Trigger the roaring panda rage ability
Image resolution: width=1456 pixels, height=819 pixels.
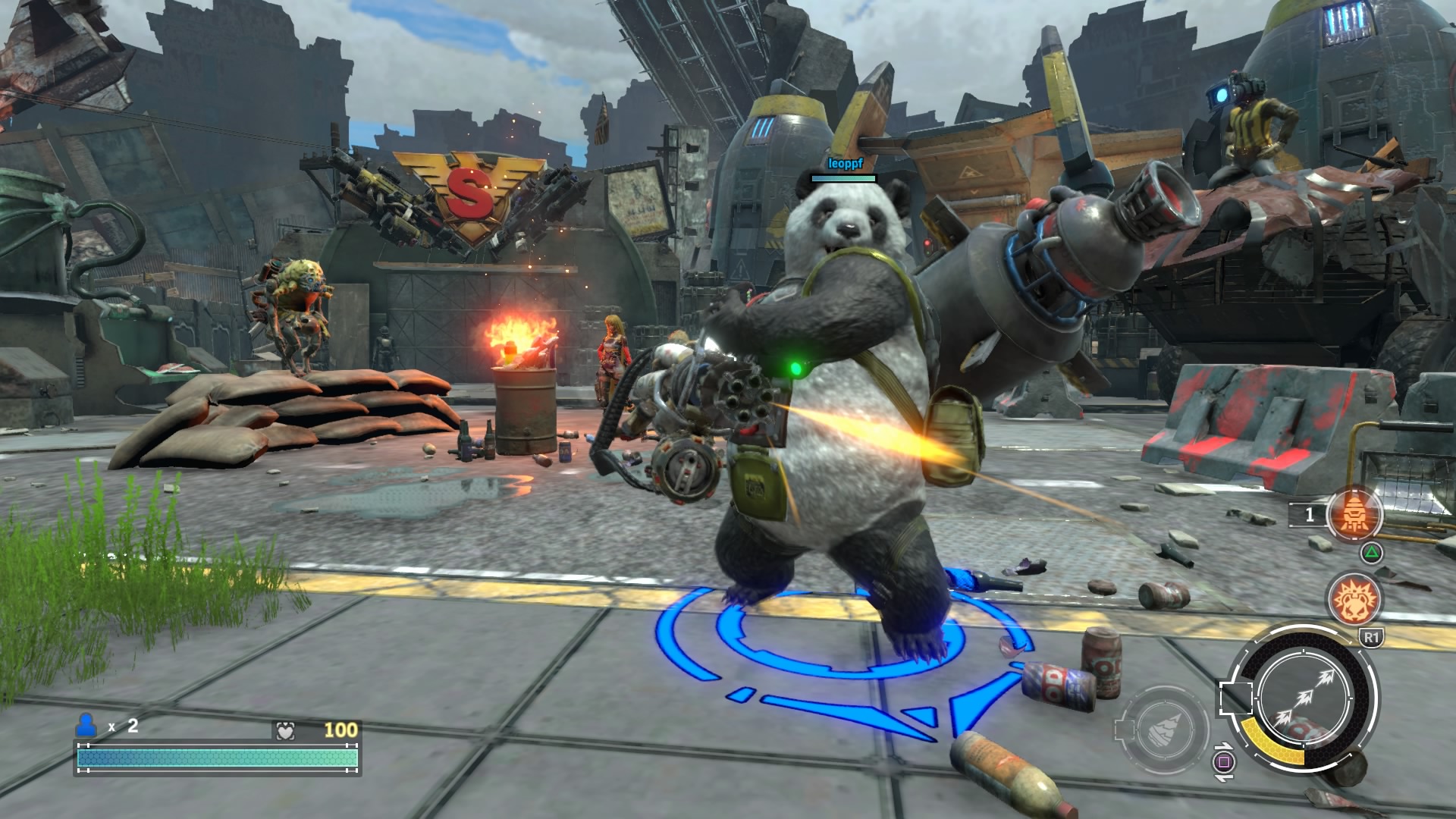[x=1354, y=599]
